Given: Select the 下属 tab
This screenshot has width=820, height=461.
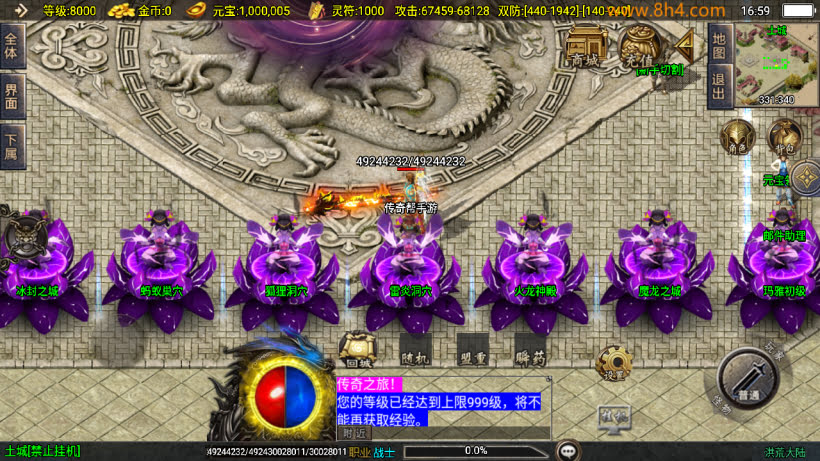Looking at the screenshot, I should coord(11,147).
